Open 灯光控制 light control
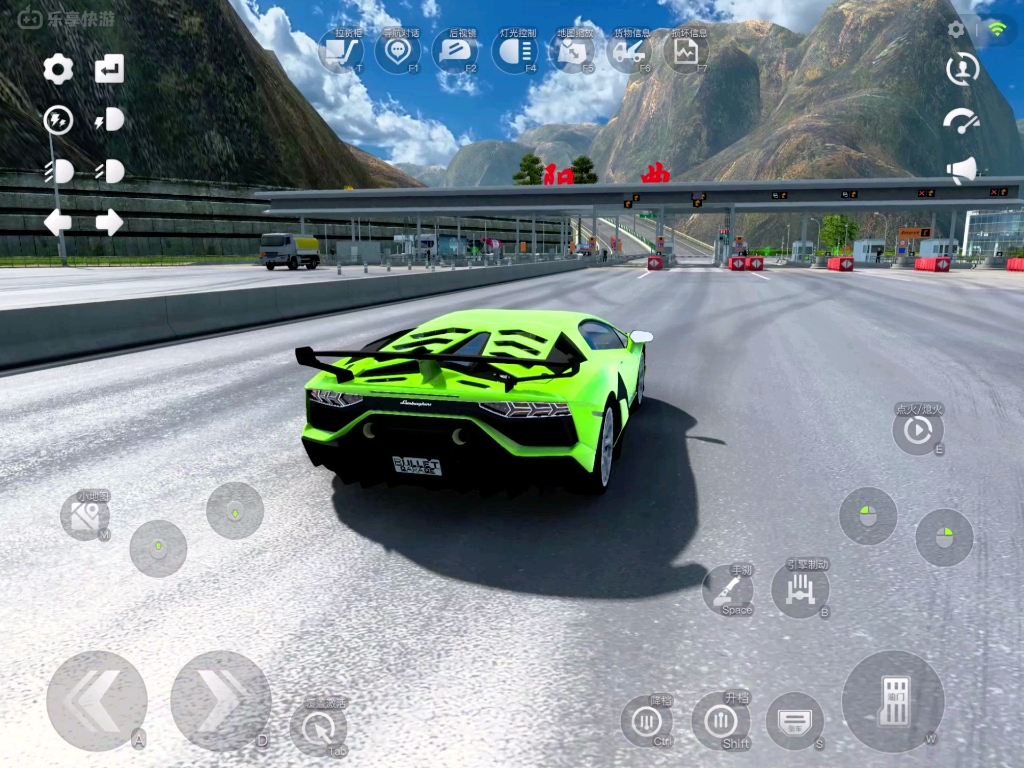The image size is (1024, 768). point(514,51)
